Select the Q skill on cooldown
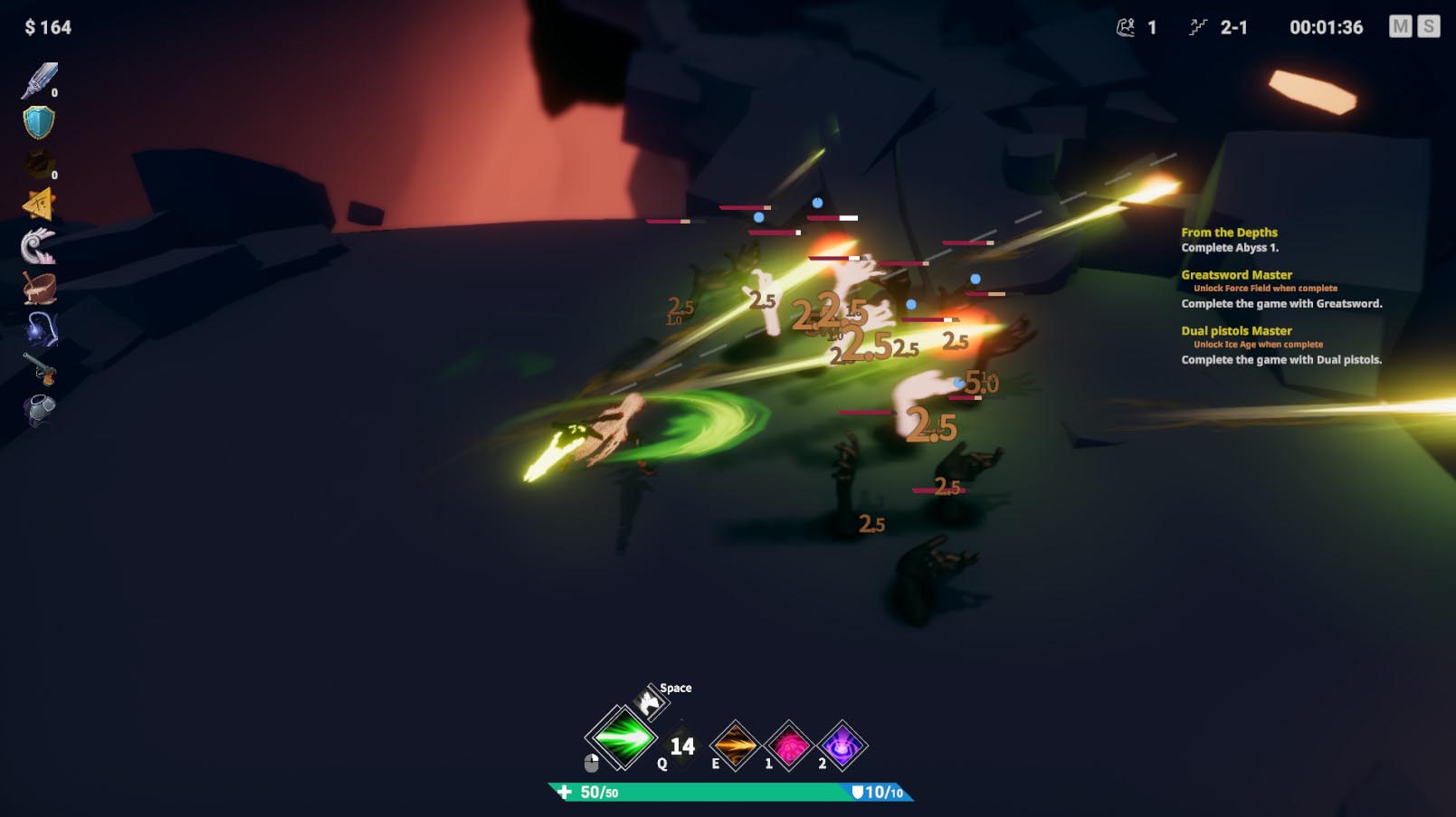The width and height of the screenshot is (1456, 817). pyautogui.click(x=682, y=746)
